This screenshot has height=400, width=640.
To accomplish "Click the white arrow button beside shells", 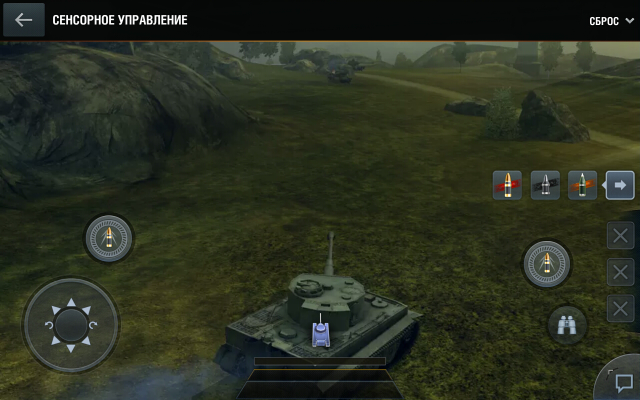I will click(620, 185).
